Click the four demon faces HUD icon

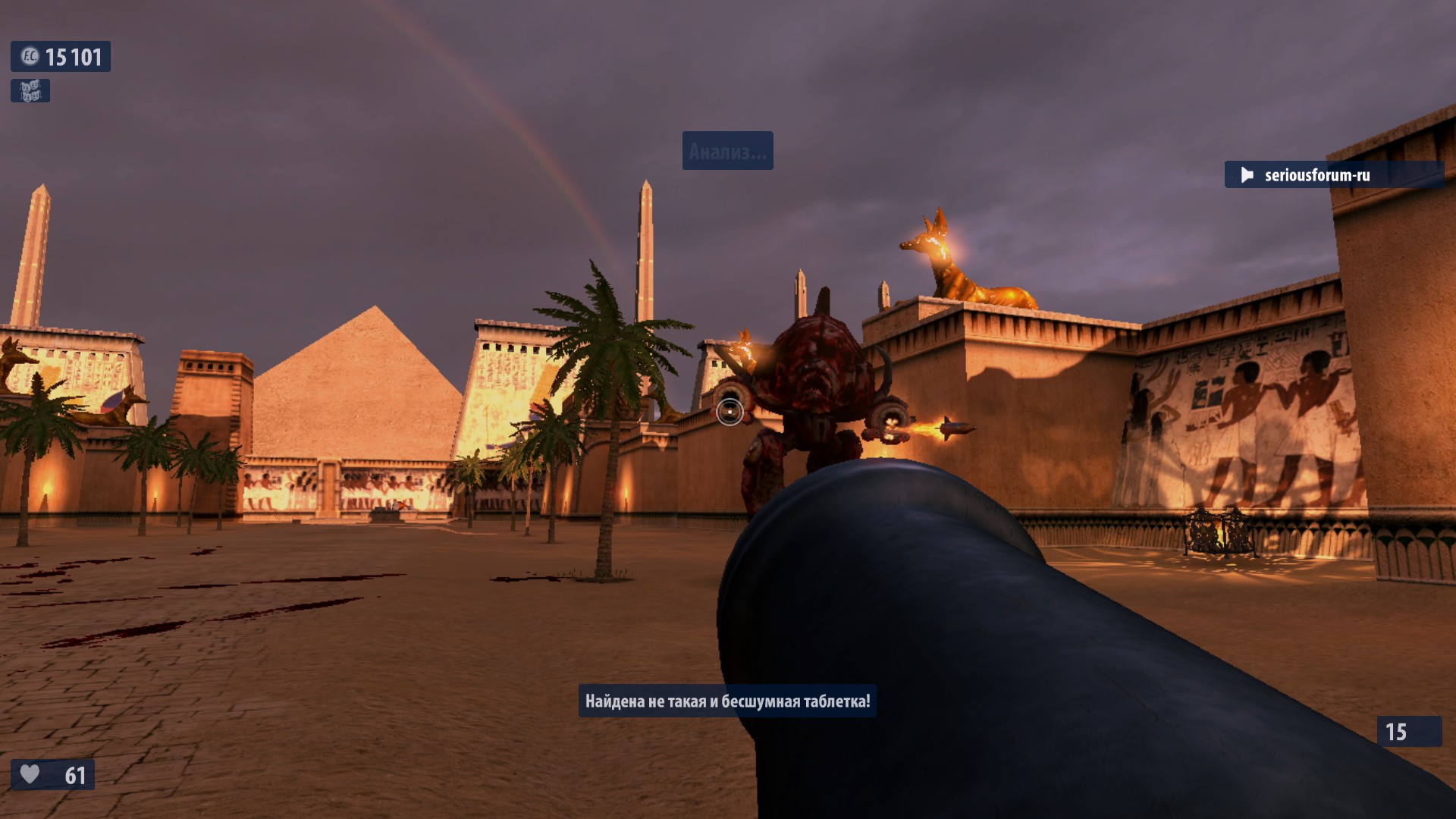pyautogui.click(x=30, y=91)
